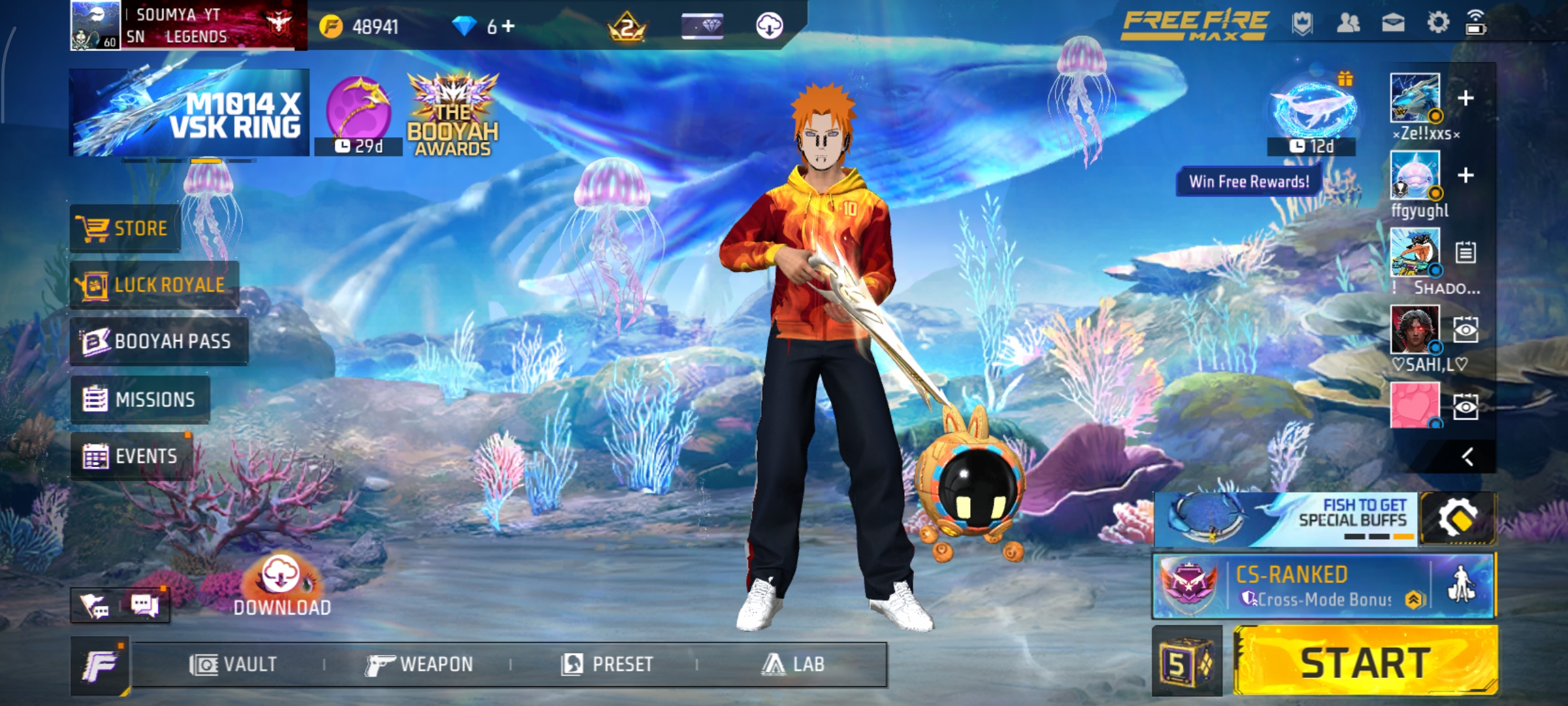Screen dimensions: 1568x706
Task: Open the M1014 x VSK Ring banner
Action: (189, 113)
